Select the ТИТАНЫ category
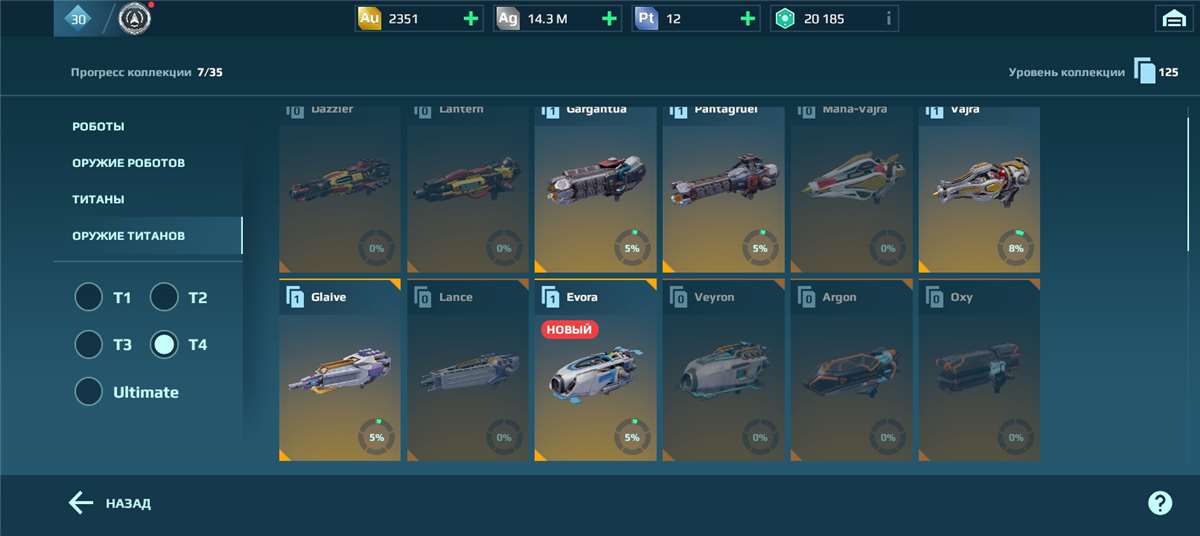Image resolution: width=1200 pixels, height=536 pixels. pos(98,199)
